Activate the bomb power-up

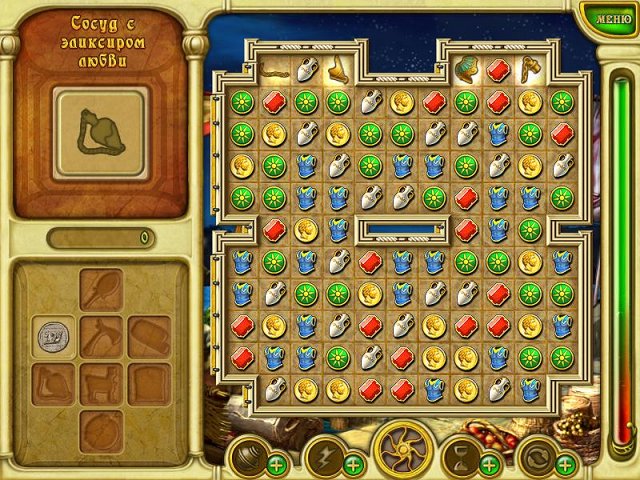[246, 455]
